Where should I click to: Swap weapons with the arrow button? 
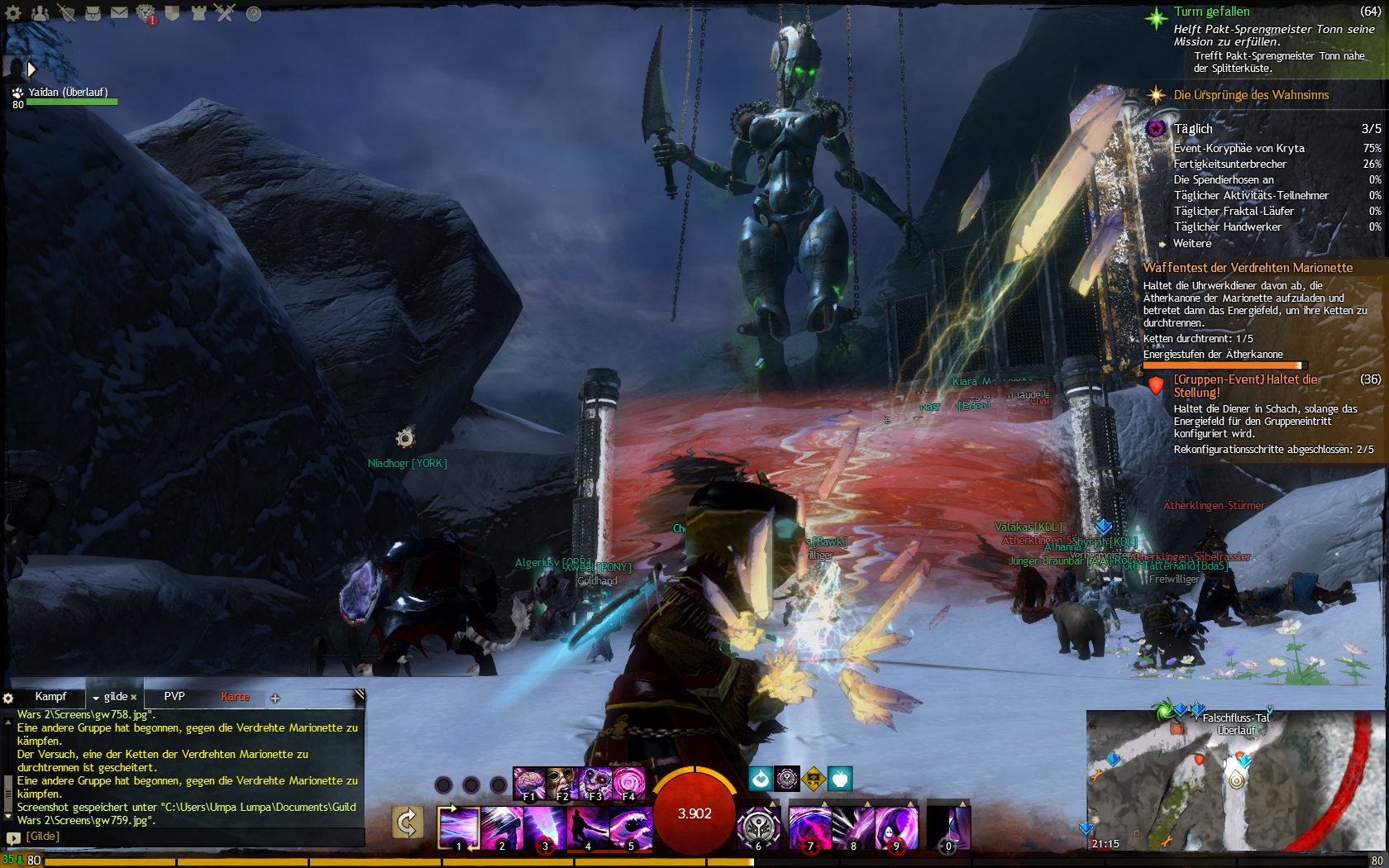407,823
